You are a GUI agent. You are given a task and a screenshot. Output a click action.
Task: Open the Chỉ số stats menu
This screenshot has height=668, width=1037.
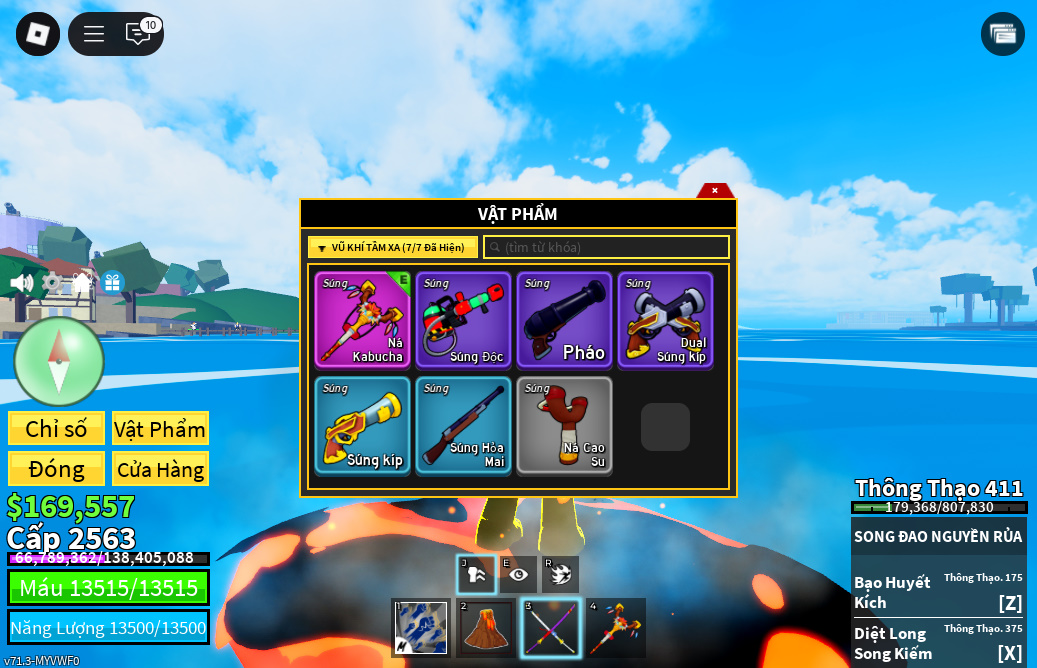[x=56, y=429]
